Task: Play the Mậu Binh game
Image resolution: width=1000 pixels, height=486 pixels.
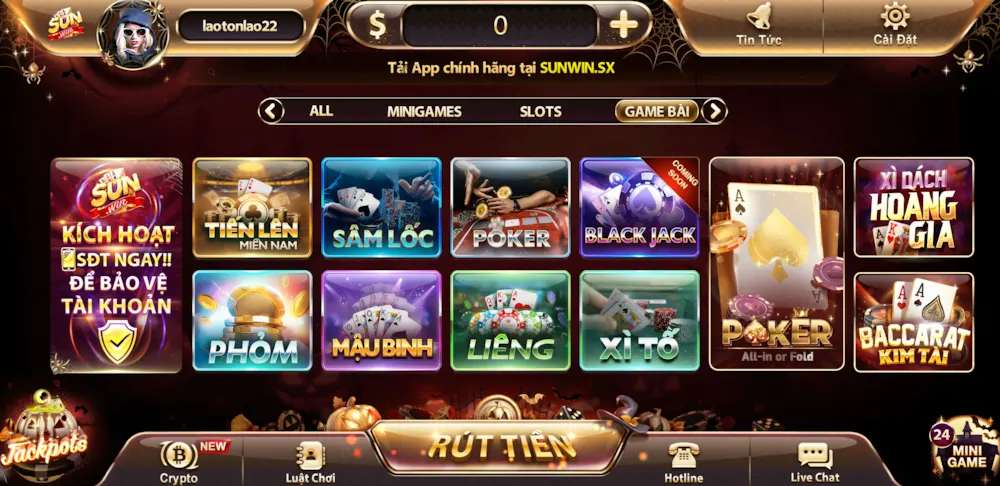Action: click(381, 320)
